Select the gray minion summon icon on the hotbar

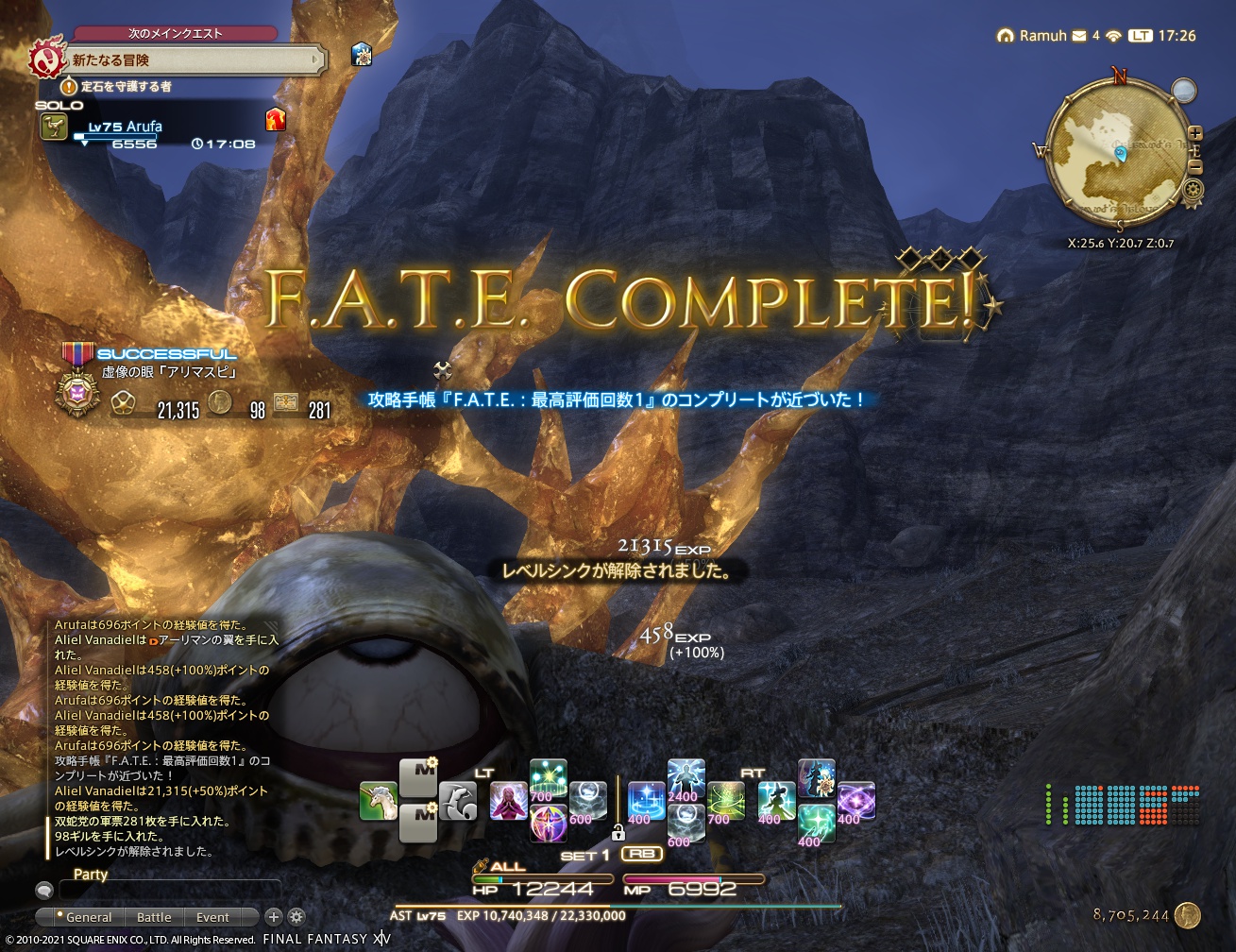[460, 801]
